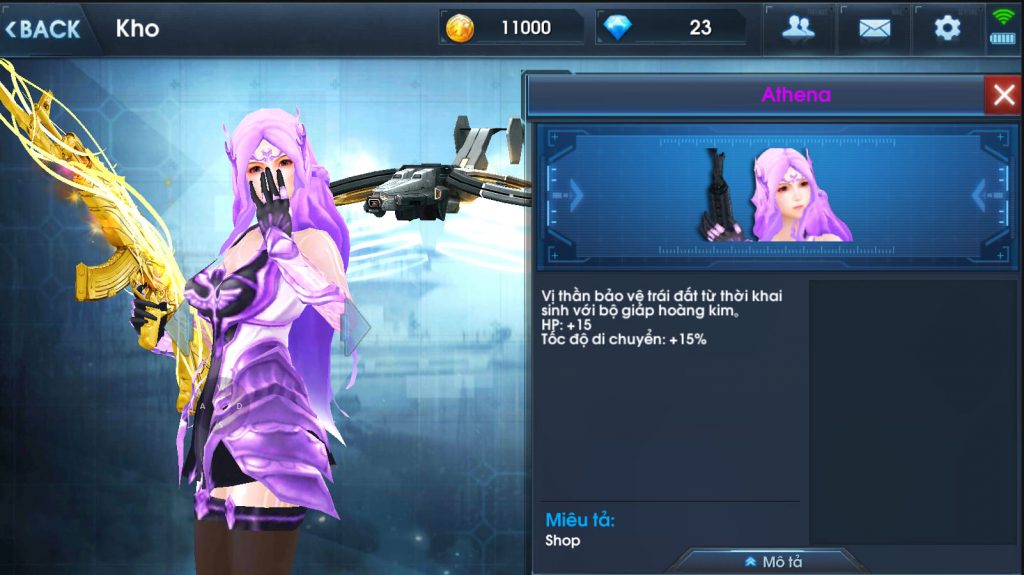Show the previous item with left arrow
This screenshot has width=1024, height=575.
point(574,194)
